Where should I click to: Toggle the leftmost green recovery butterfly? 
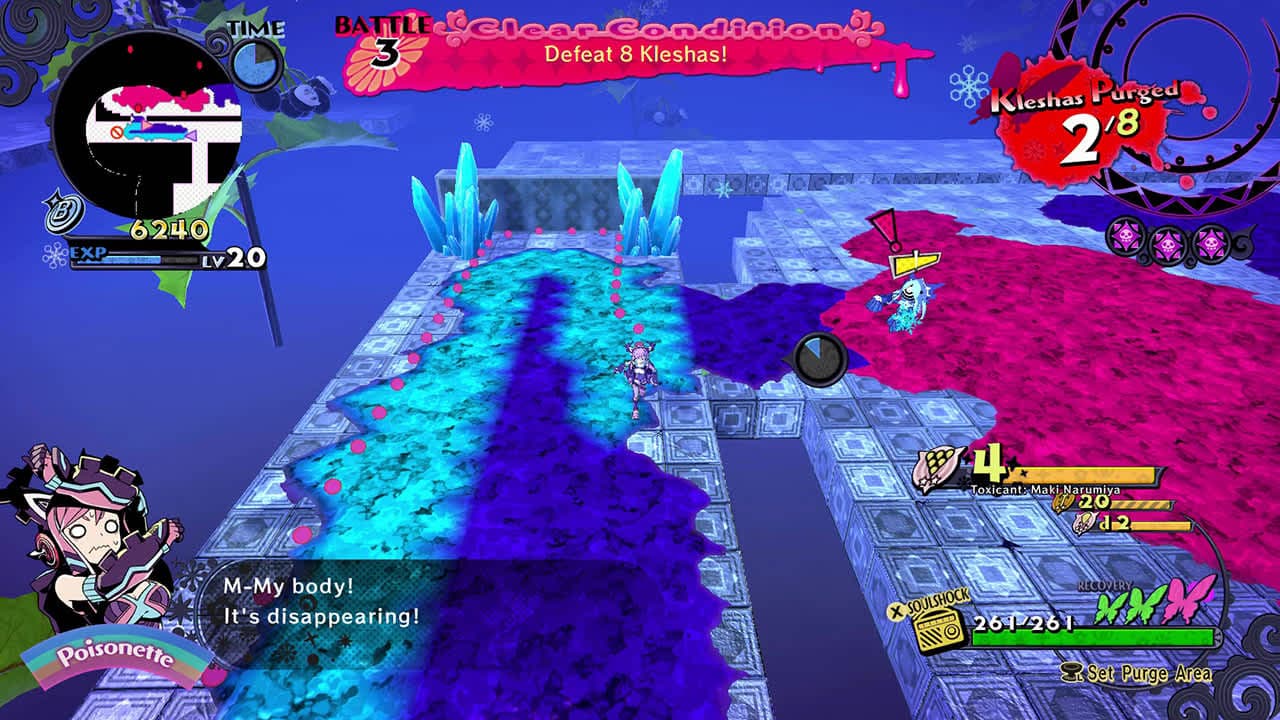point(1107,607)
